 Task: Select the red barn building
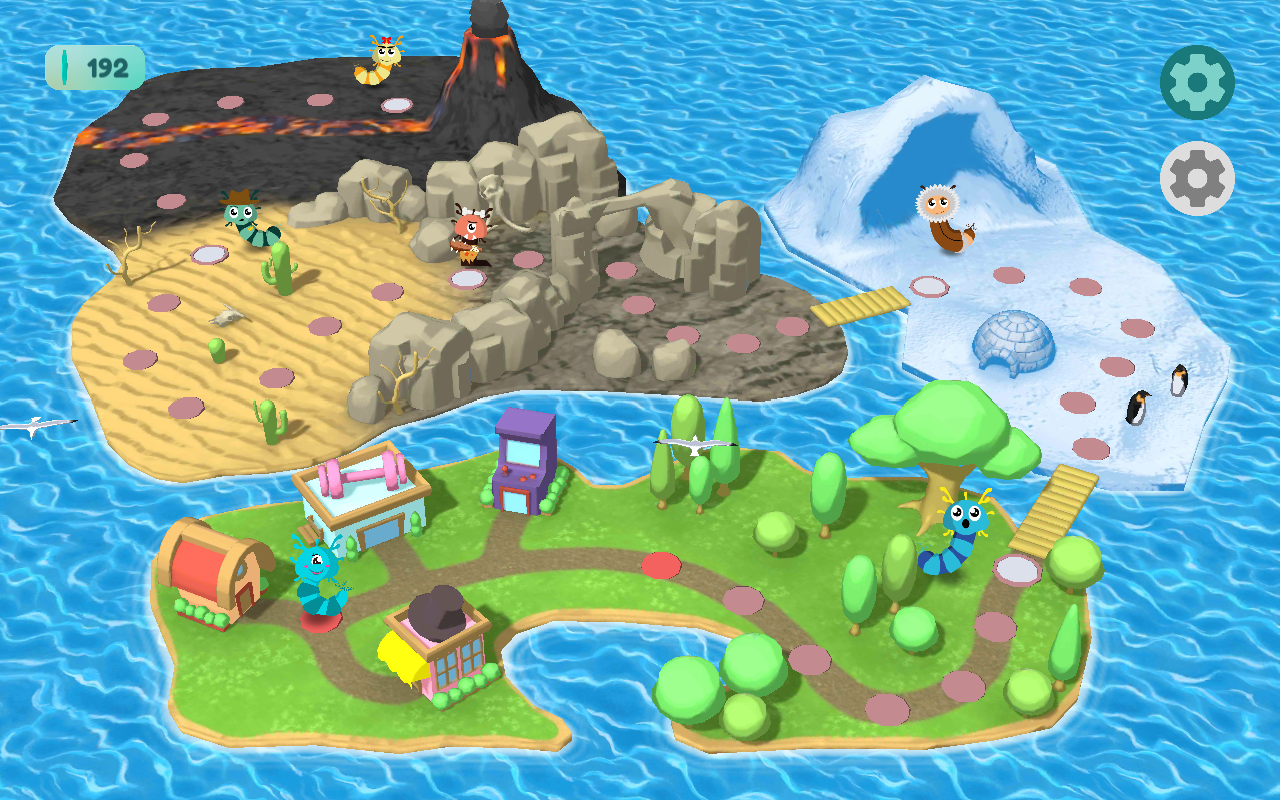[x=213, y=571]
